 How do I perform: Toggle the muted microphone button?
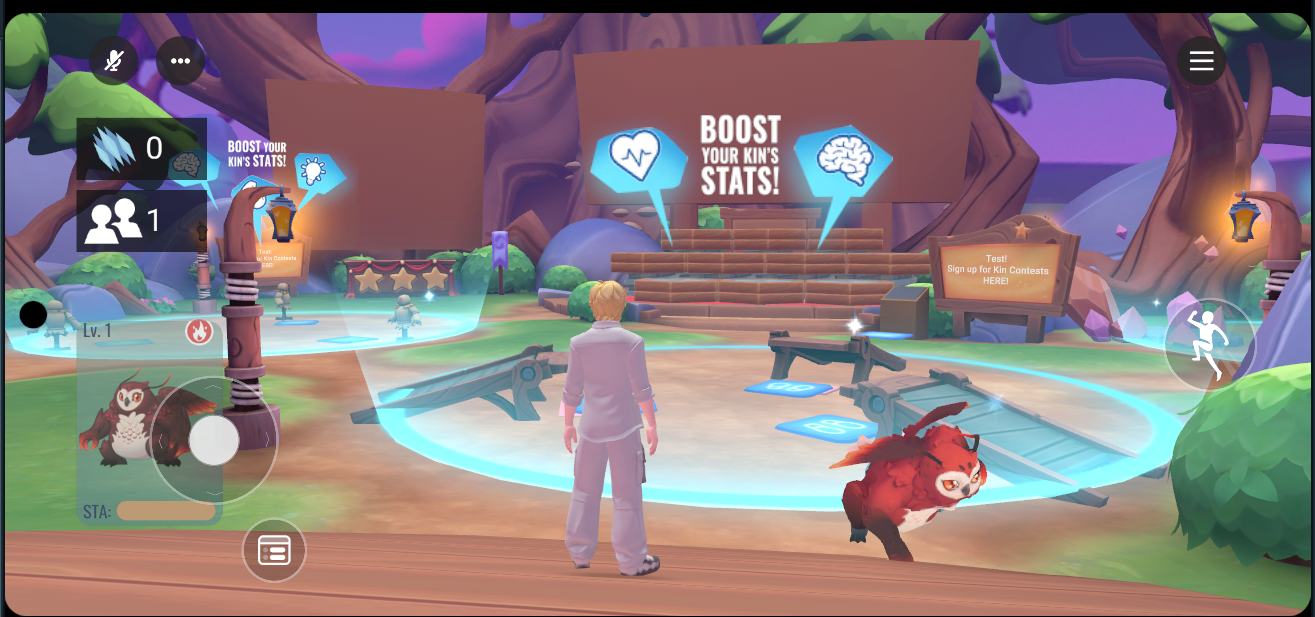[x=114, y=61]
